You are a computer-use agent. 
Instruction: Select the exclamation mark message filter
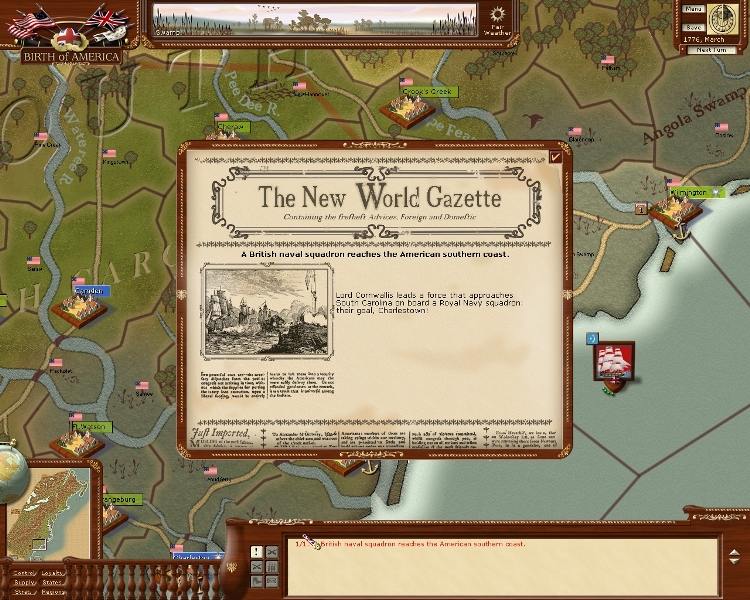(257, 552)
